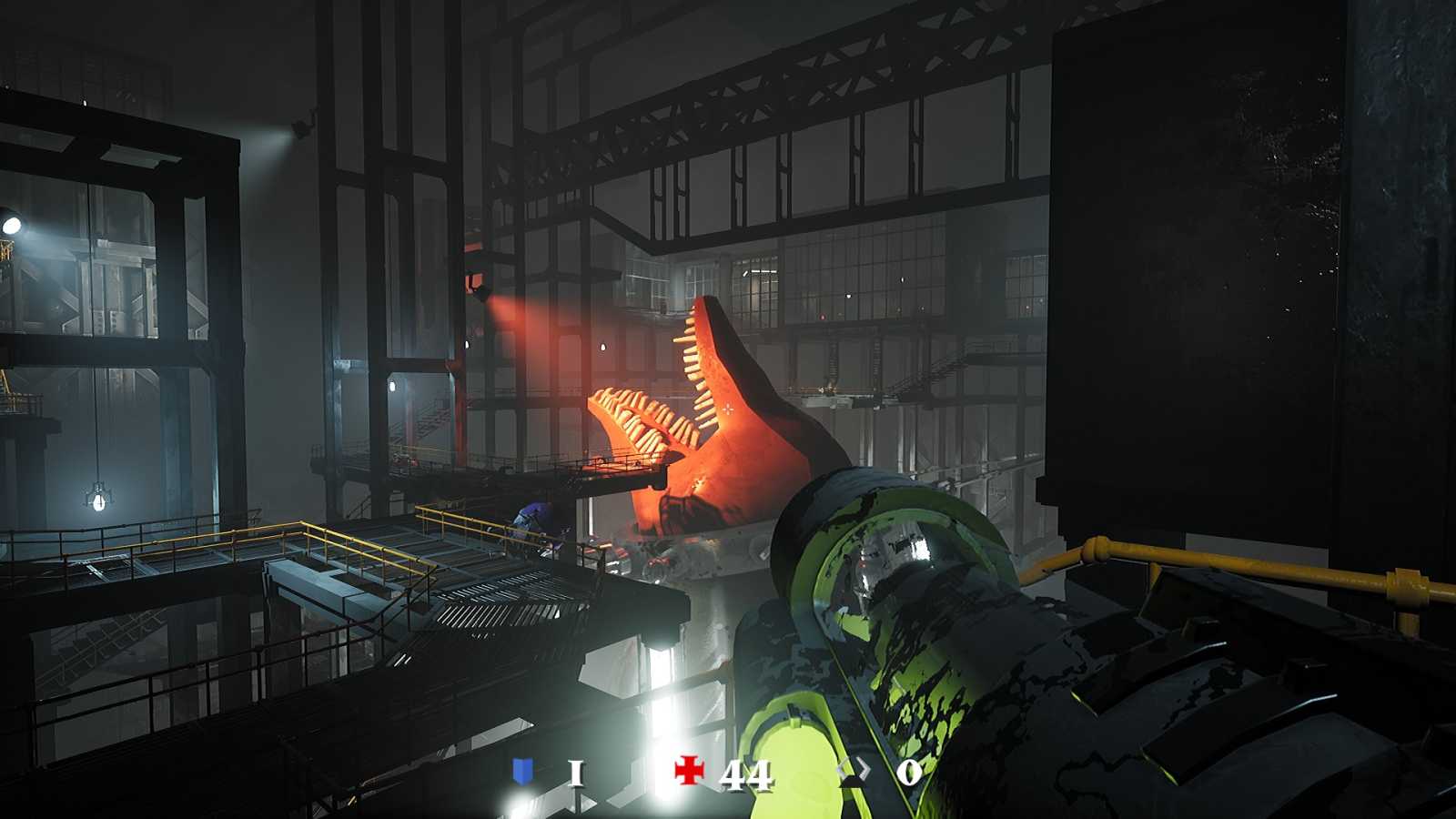The height and width of the screenshot is (819, 1456).
Task: Click the red health cross icon
Action: 690,772
